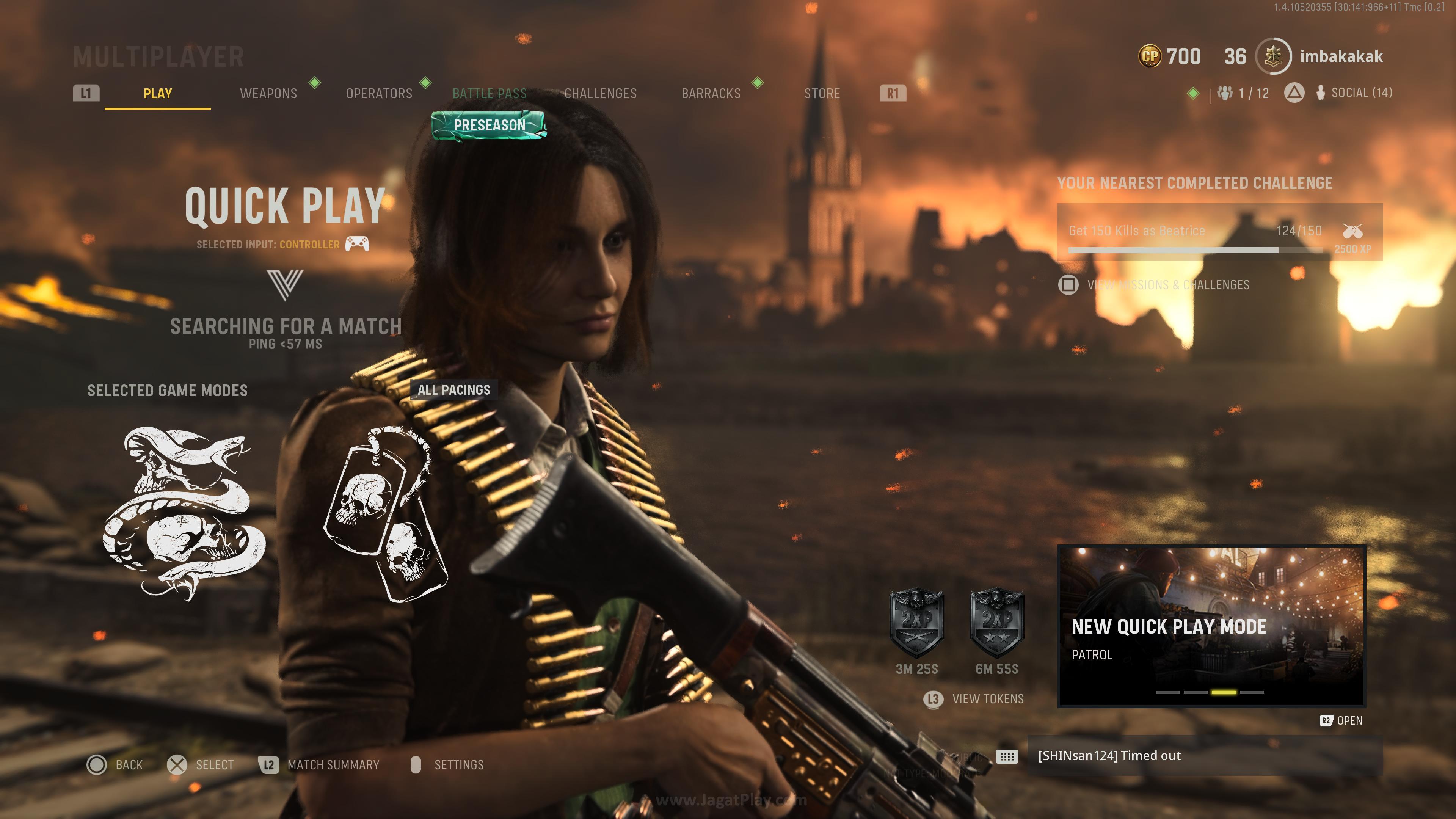Change the All Pacings filter

(x=454, y=390)
